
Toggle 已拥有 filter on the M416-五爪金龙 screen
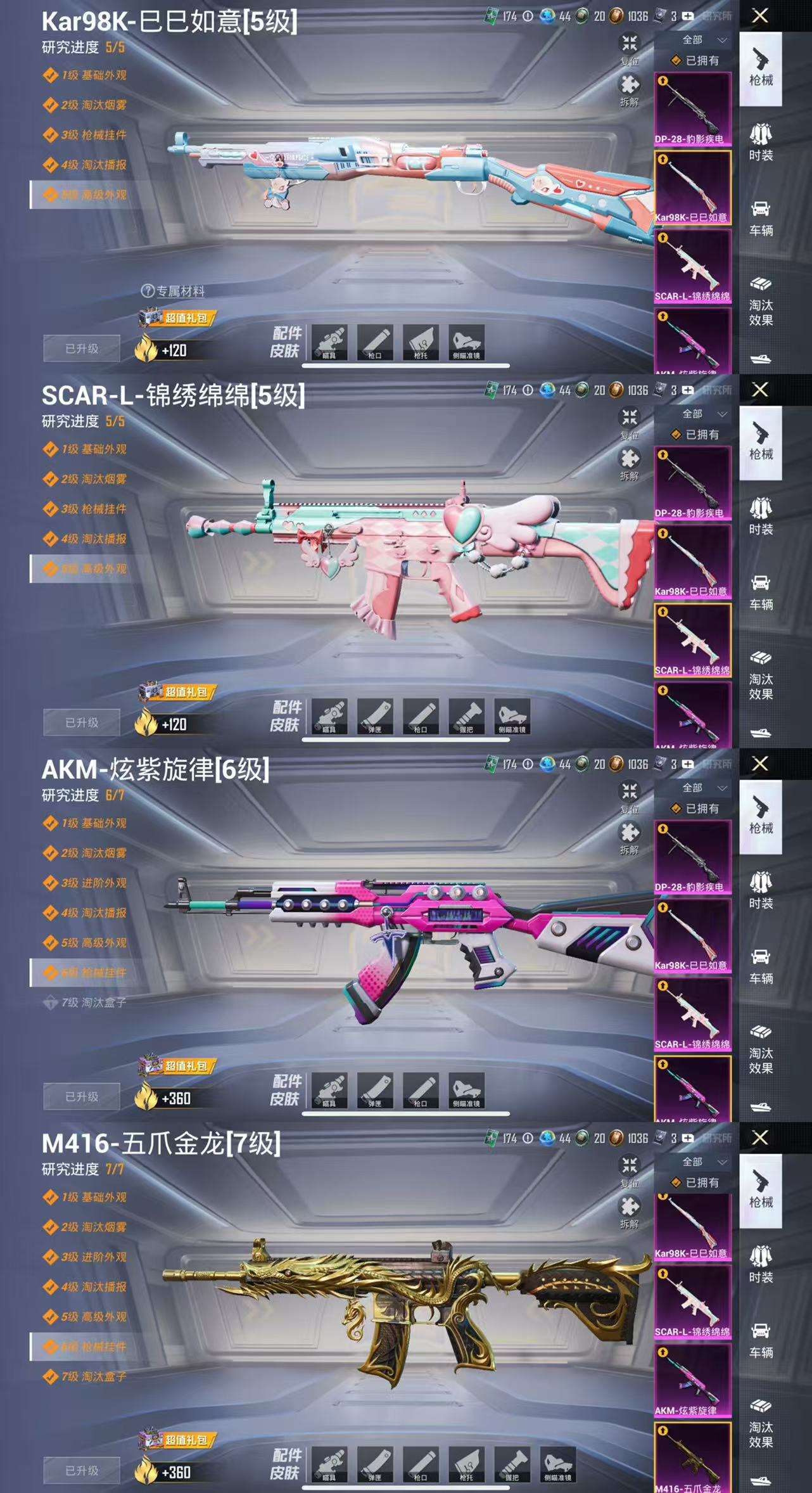pyautogui.click(x=695, y=1182)
